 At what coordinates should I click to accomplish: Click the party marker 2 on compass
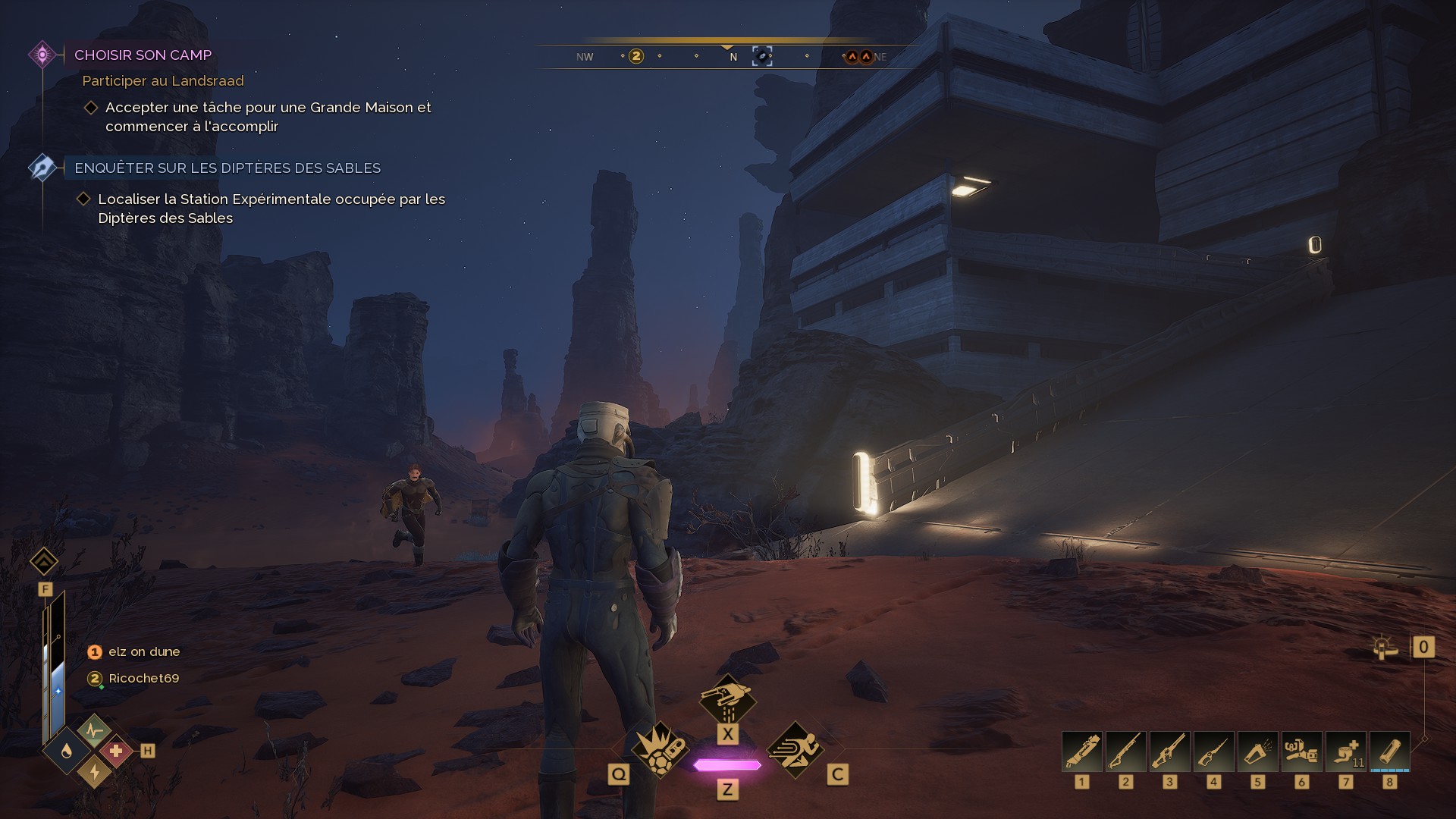tap(636, 56)
